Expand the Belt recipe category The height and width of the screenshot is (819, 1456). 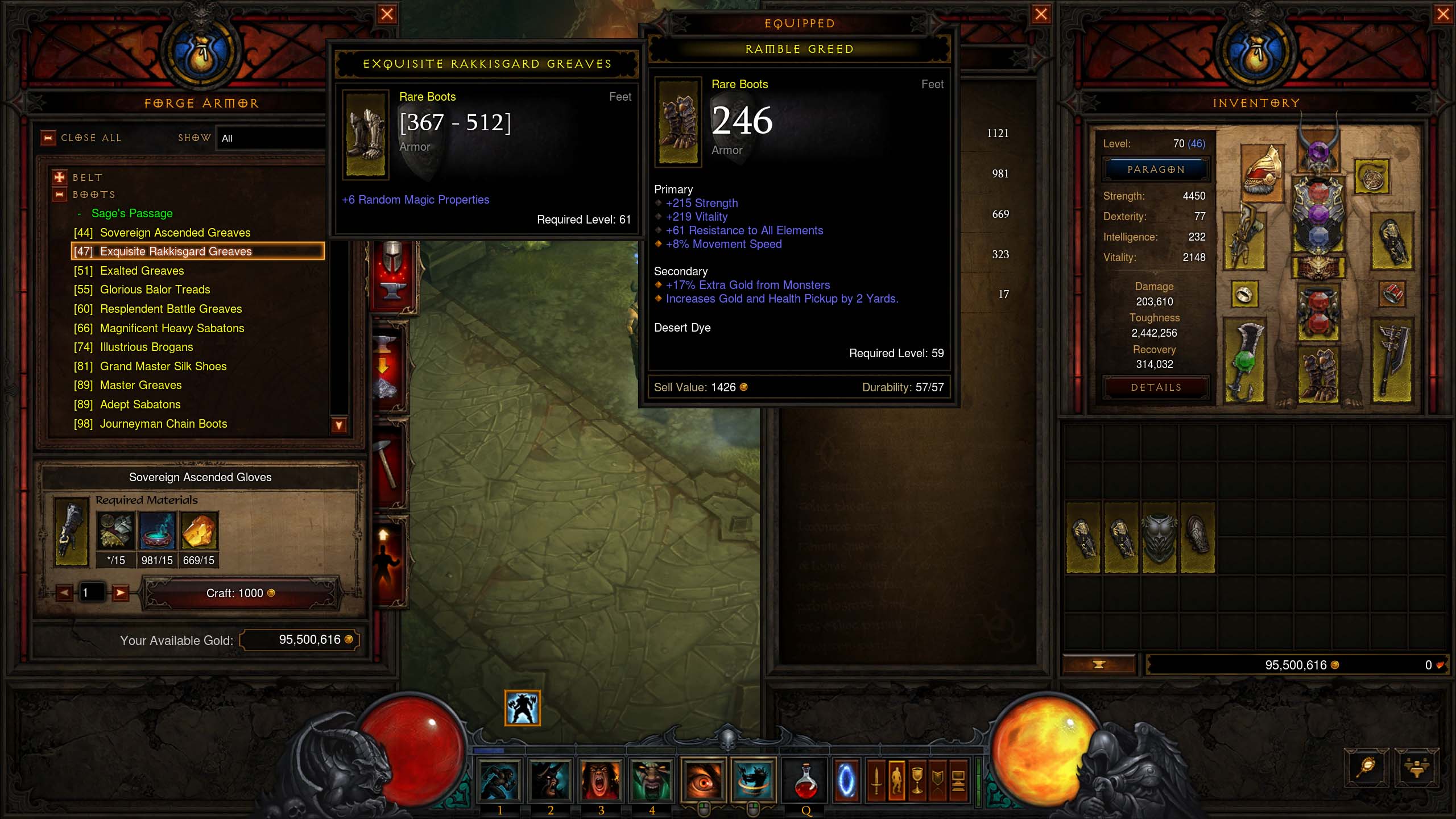coord(59,177)
